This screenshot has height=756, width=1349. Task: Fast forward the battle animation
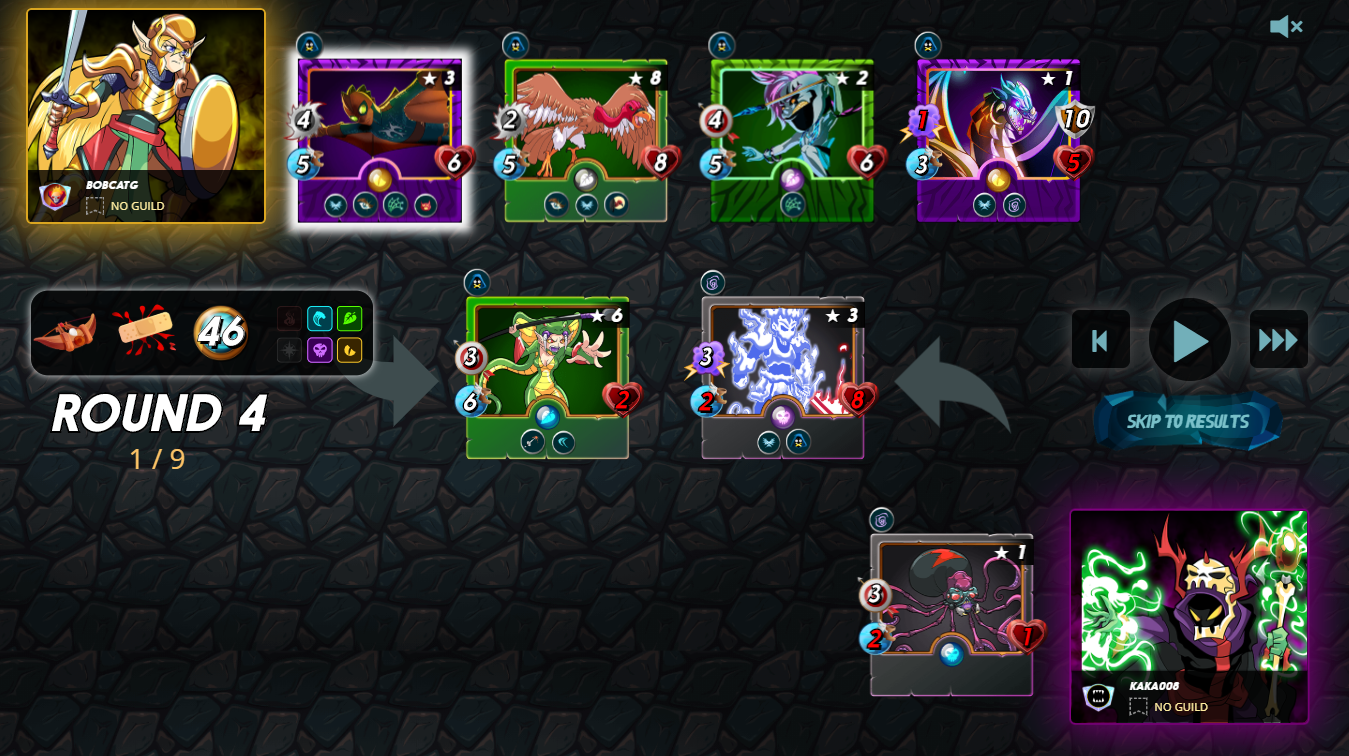coord(1278,340)
